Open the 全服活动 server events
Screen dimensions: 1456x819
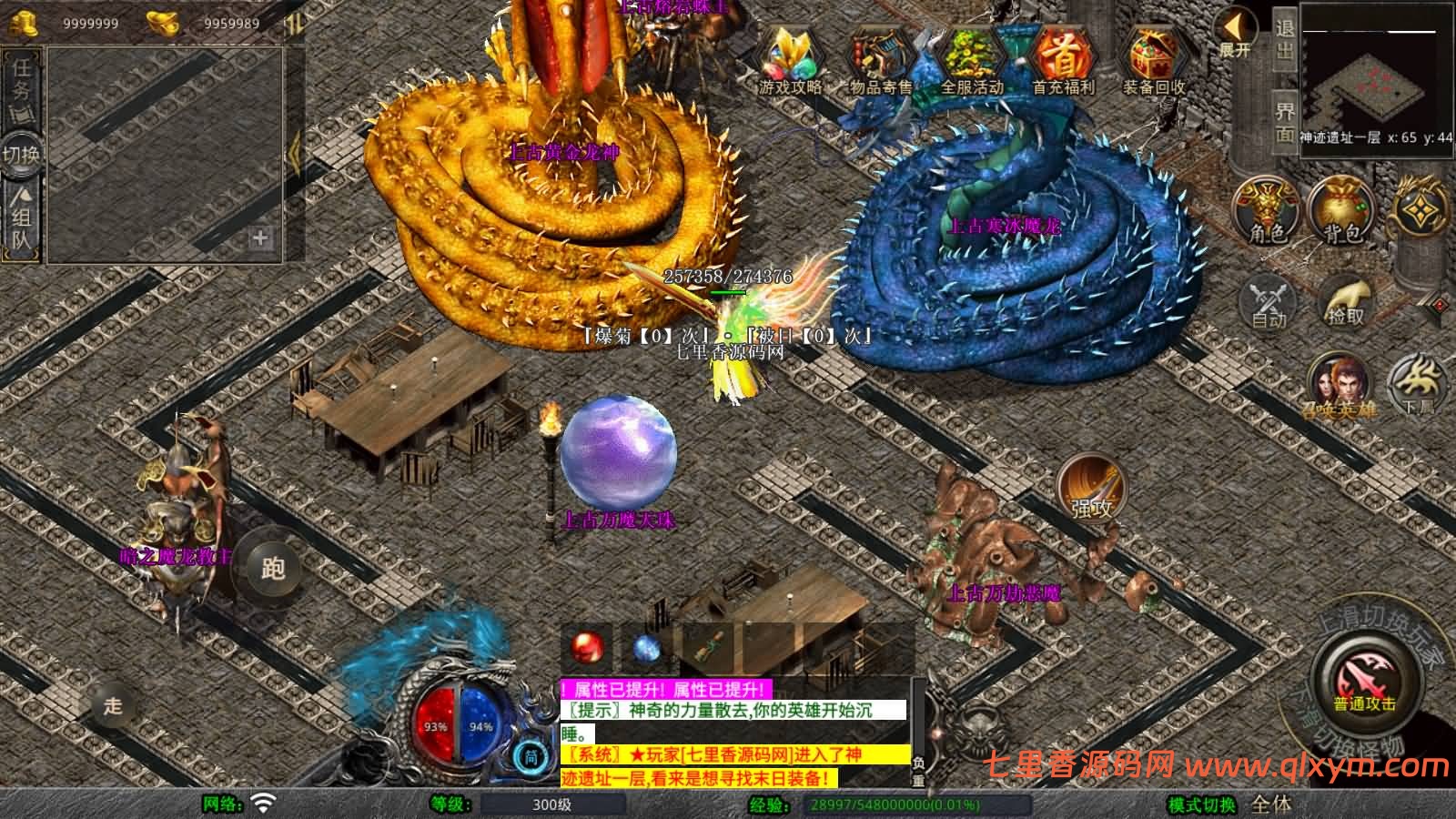coord(971,60)
